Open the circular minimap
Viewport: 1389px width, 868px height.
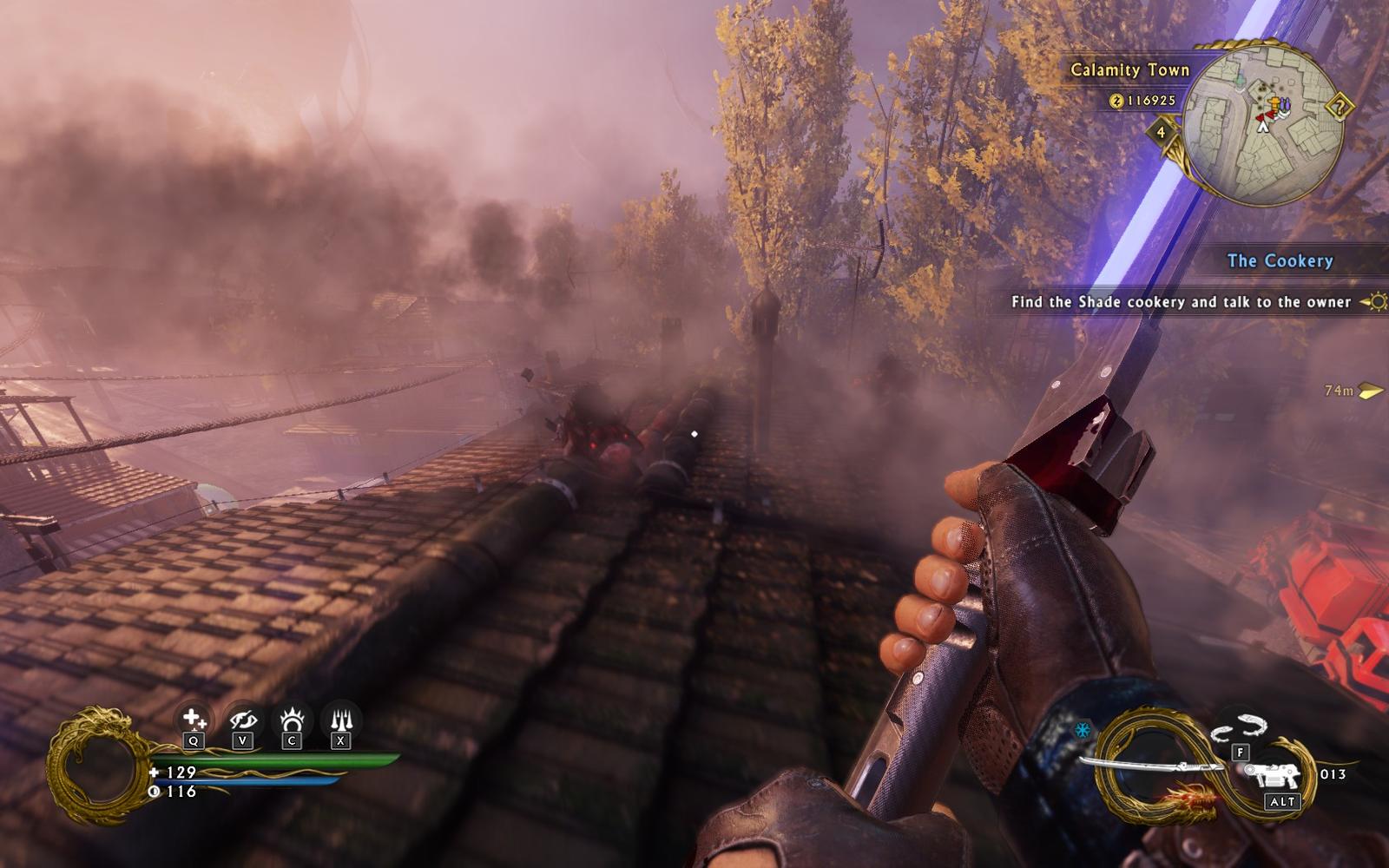pyautogui.click(x=1263, y=125)
